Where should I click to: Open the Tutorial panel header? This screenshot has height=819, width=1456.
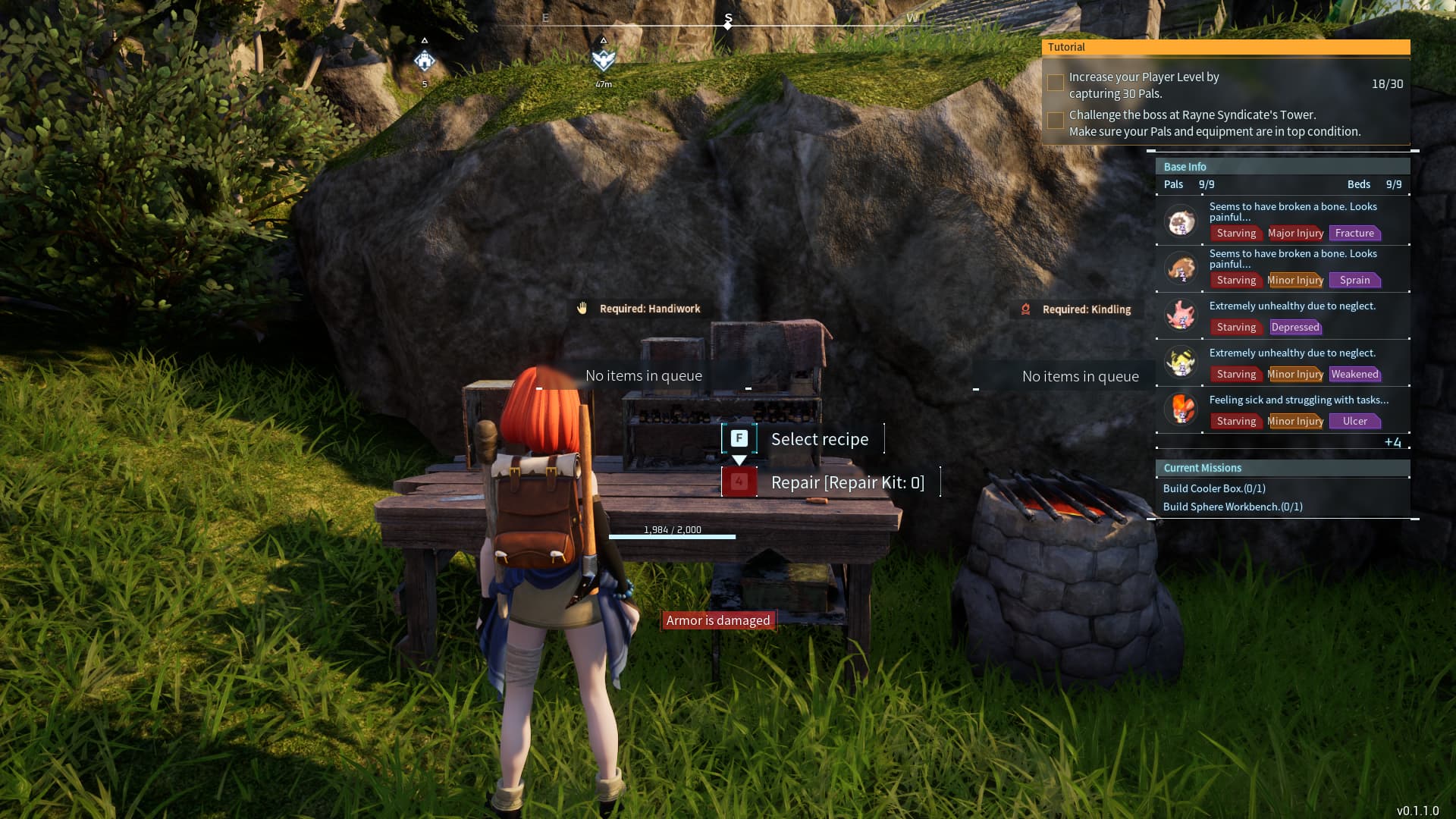(x=1225, y=47)
